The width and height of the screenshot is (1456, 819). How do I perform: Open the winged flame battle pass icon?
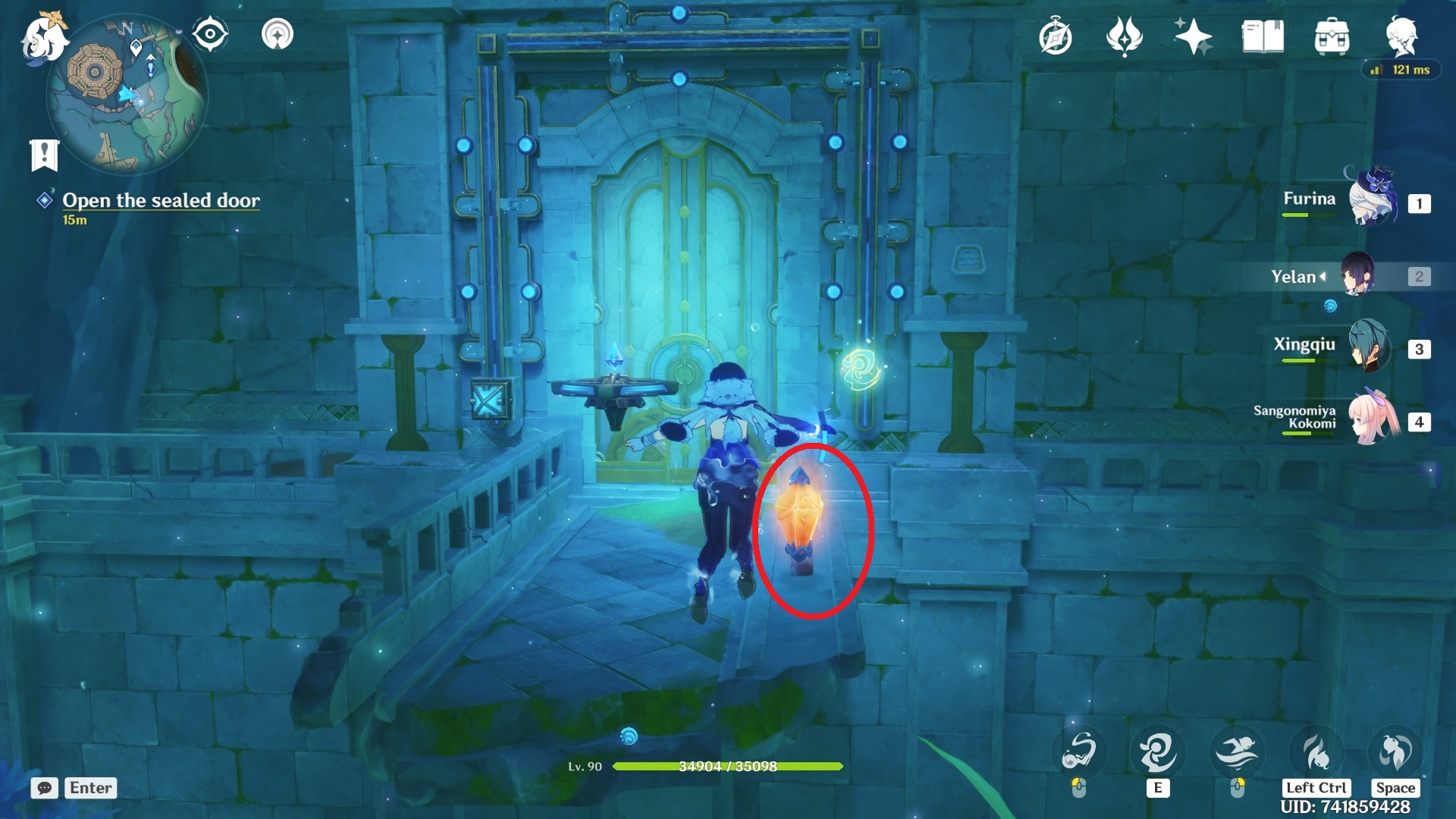pos(1124,36)
